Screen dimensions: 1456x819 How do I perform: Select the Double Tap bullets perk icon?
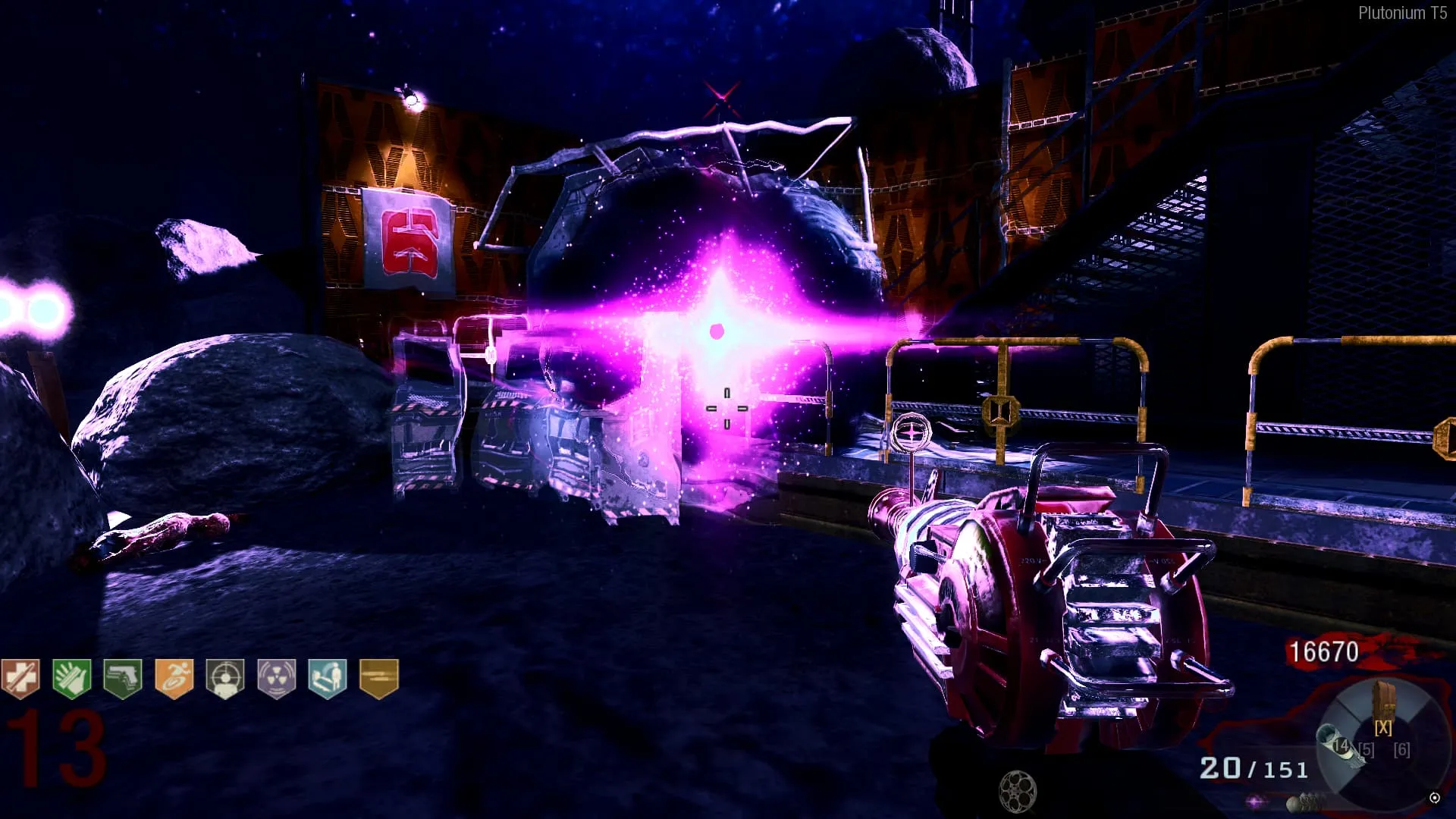click(378, 677)
